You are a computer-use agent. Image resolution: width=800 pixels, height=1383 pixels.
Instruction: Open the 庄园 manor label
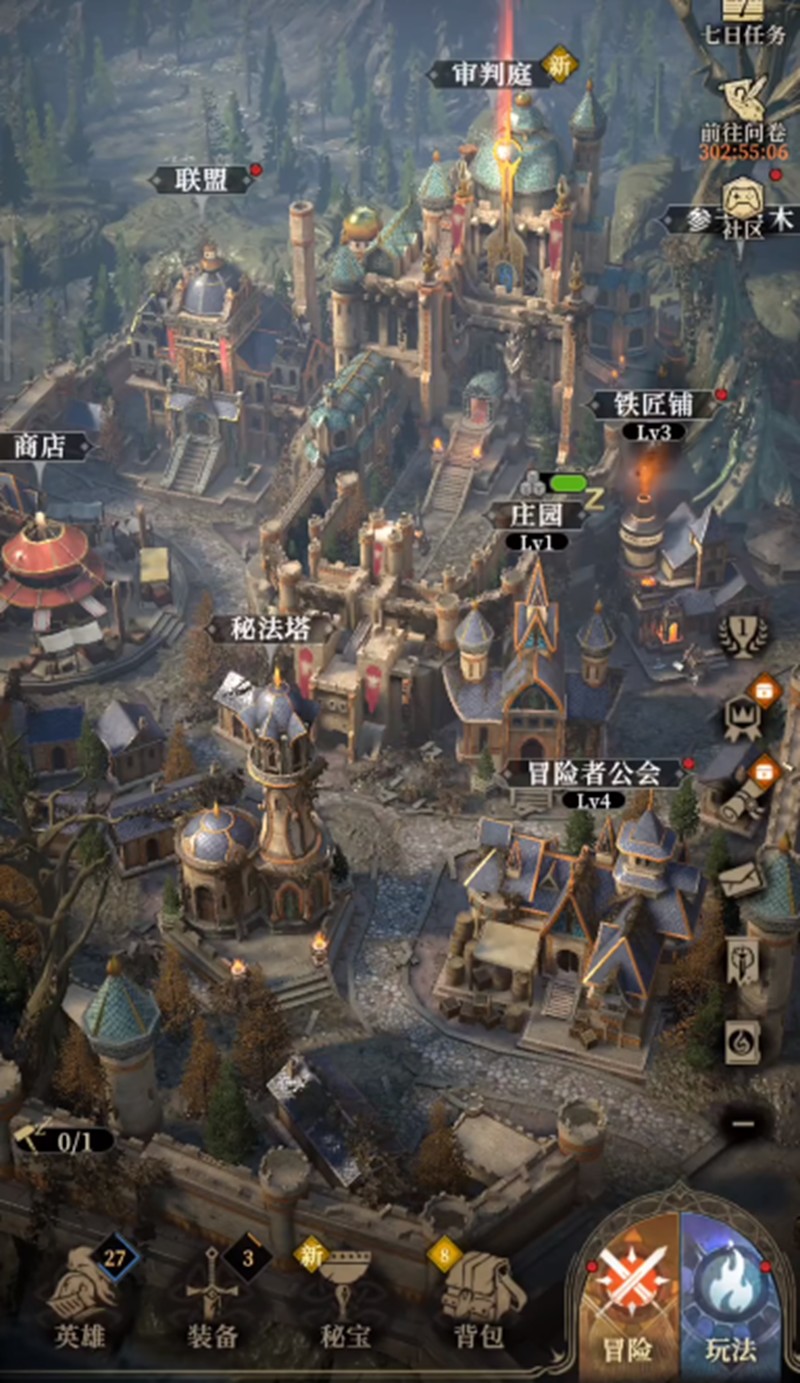(535, 515)
